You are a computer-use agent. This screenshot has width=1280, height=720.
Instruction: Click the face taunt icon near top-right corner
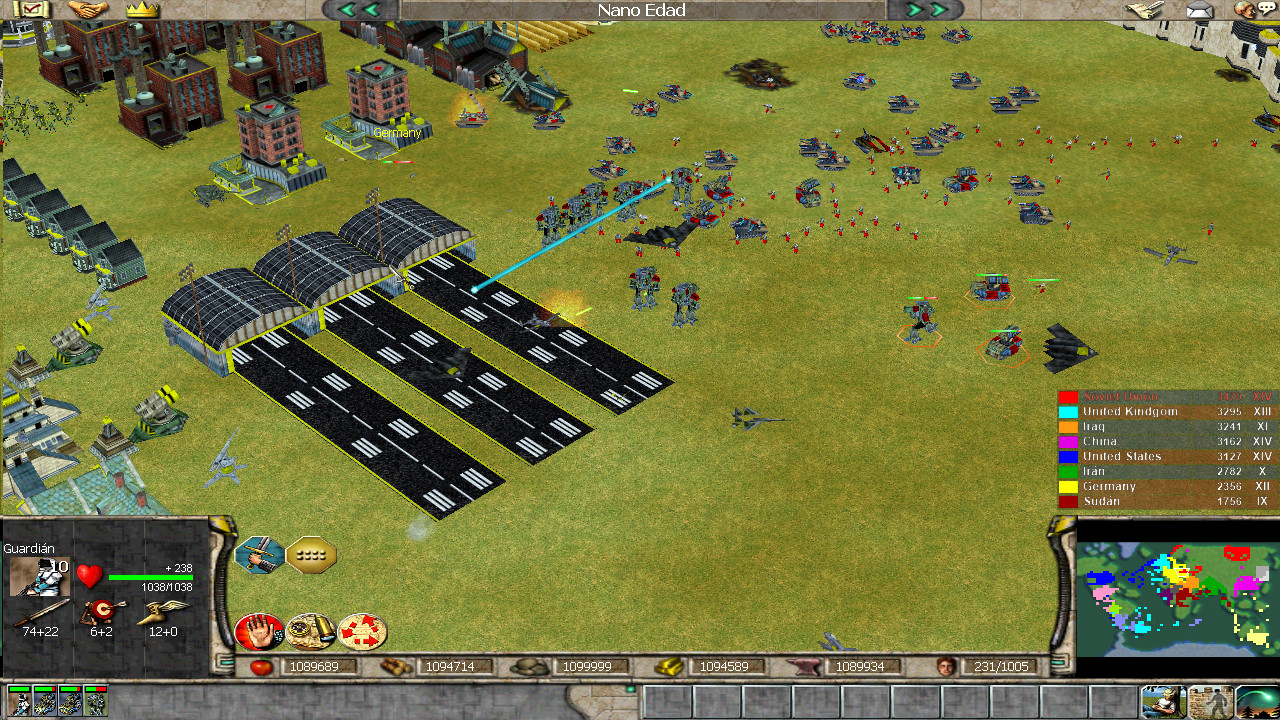[x=1244, y=10]
